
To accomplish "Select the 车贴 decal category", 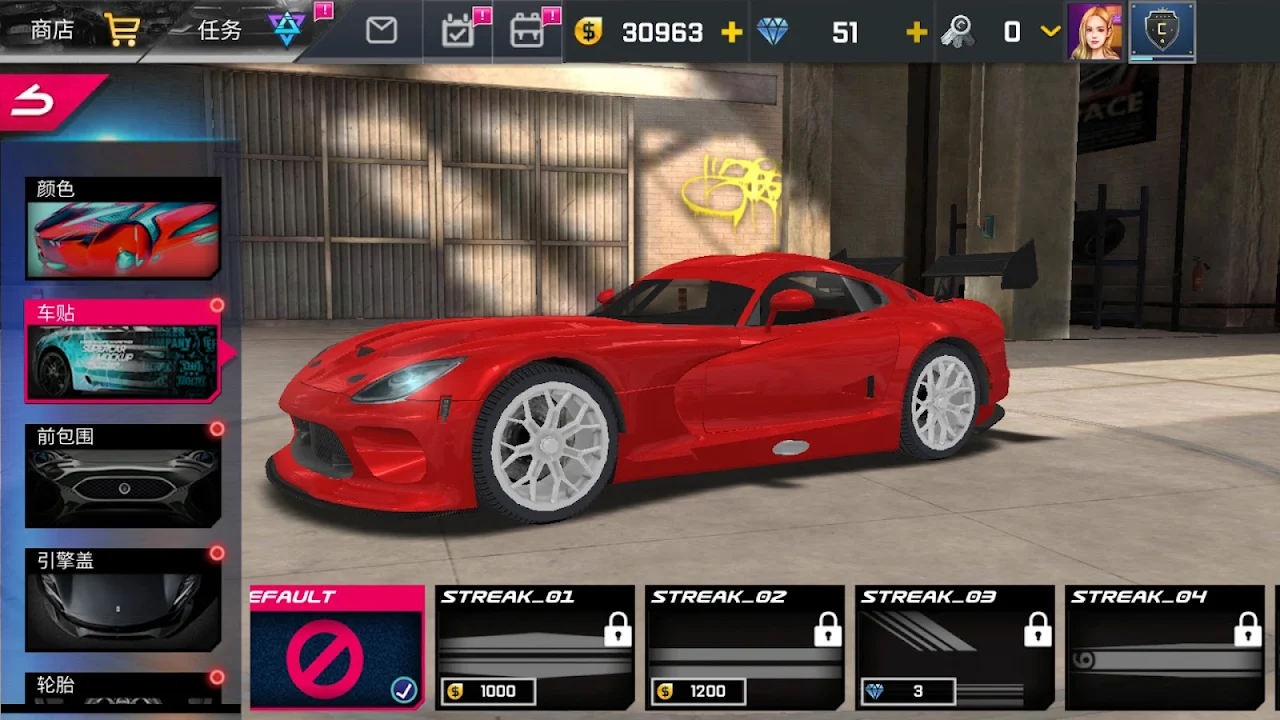I will click(x=123, y=351).
